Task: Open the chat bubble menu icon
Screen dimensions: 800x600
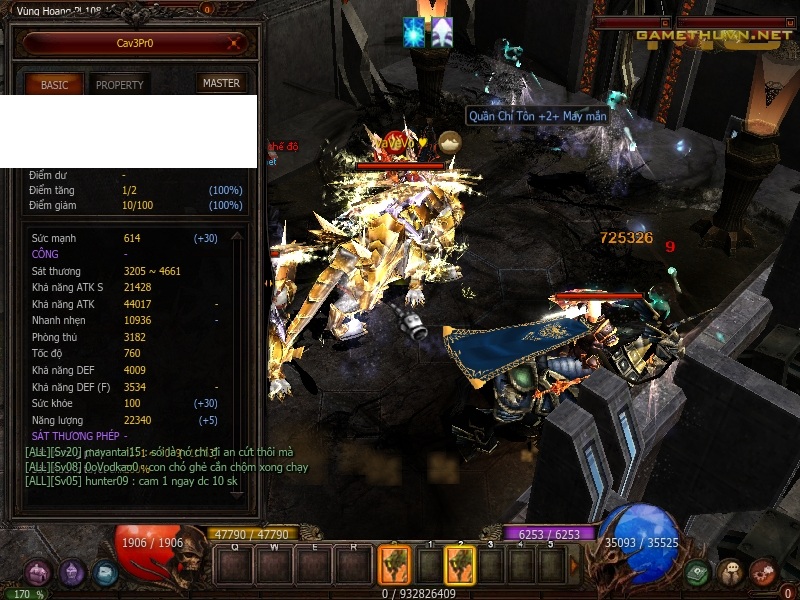Action: coord(730,573)
